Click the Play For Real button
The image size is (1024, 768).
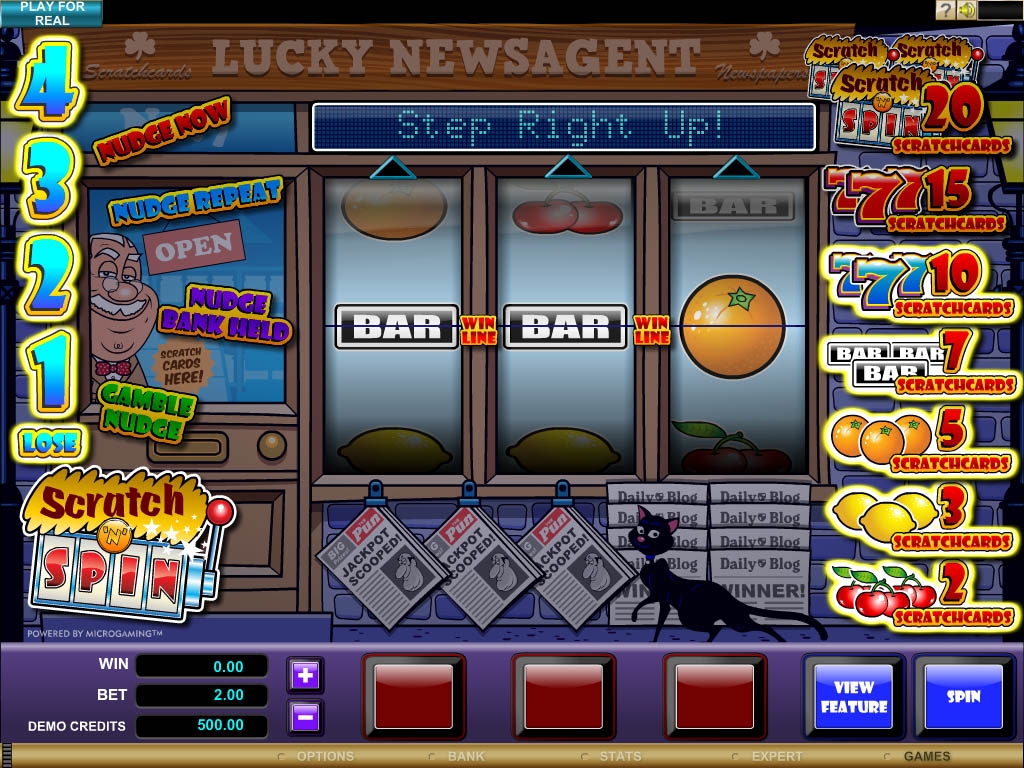point(51,13)
